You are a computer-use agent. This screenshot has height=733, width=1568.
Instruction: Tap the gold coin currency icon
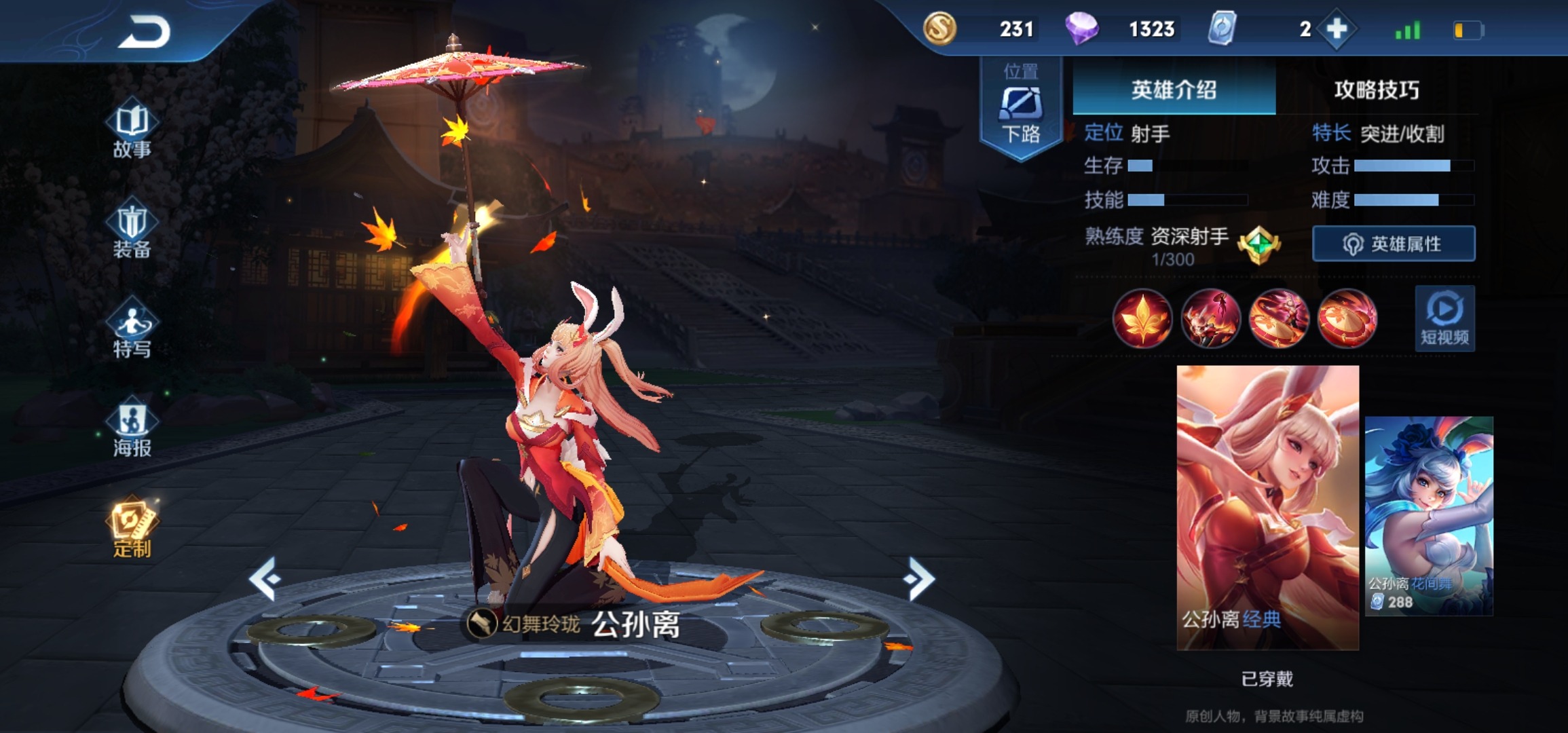click(x=939, y=29)
